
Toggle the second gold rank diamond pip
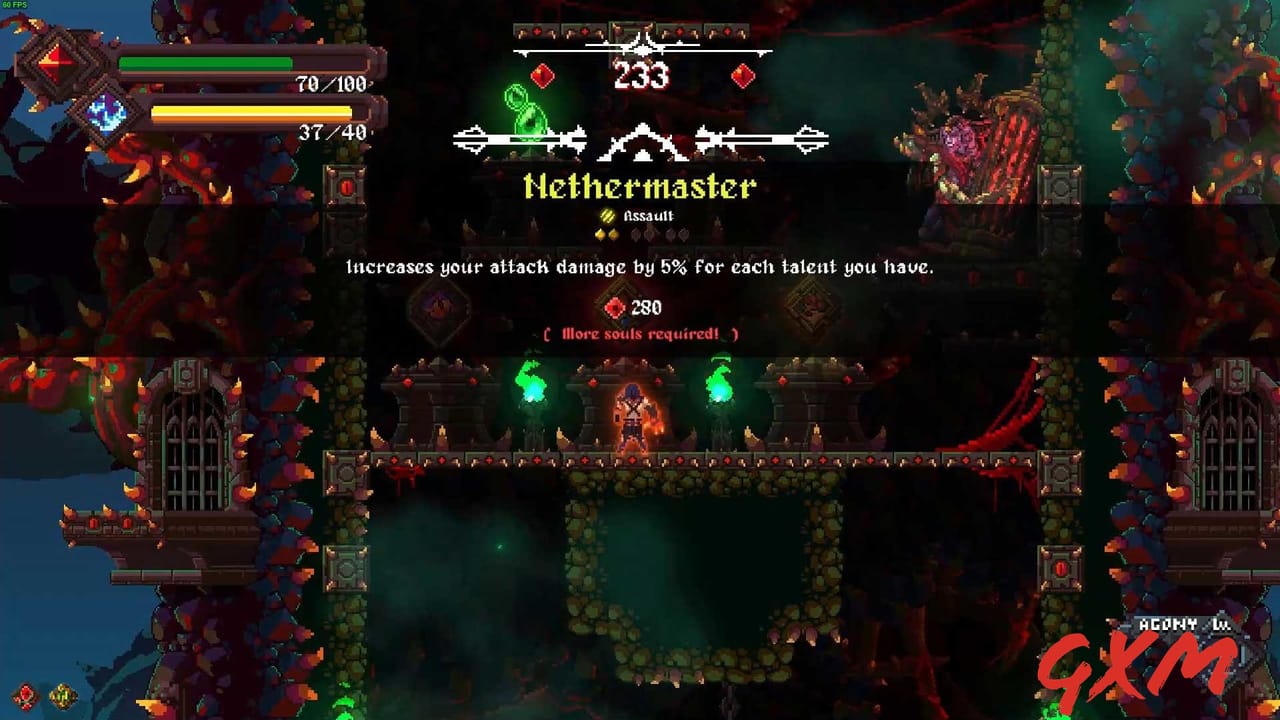pos(613,234)
